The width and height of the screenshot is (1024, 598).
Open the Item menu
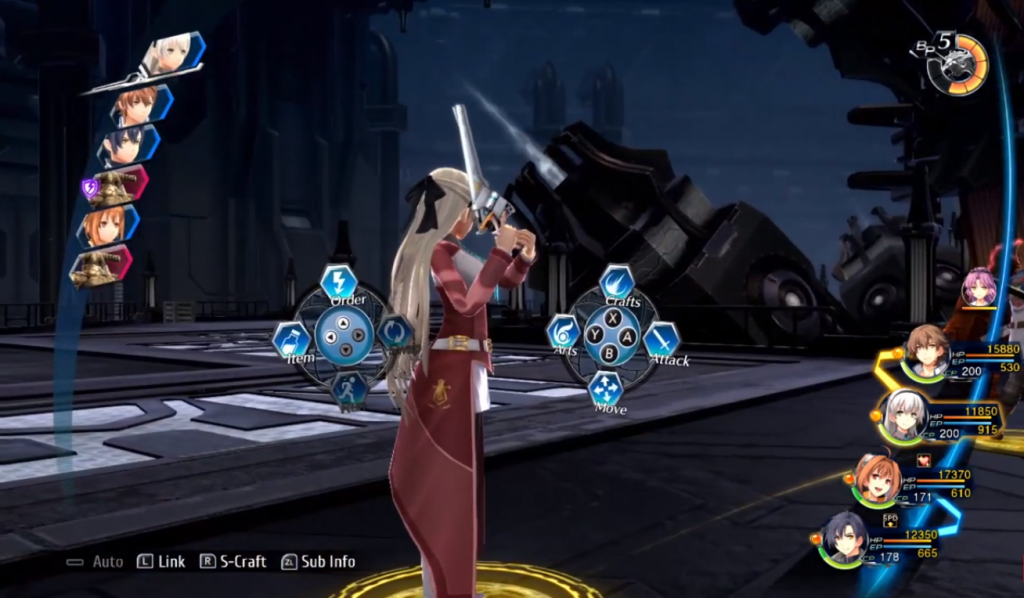291,340
